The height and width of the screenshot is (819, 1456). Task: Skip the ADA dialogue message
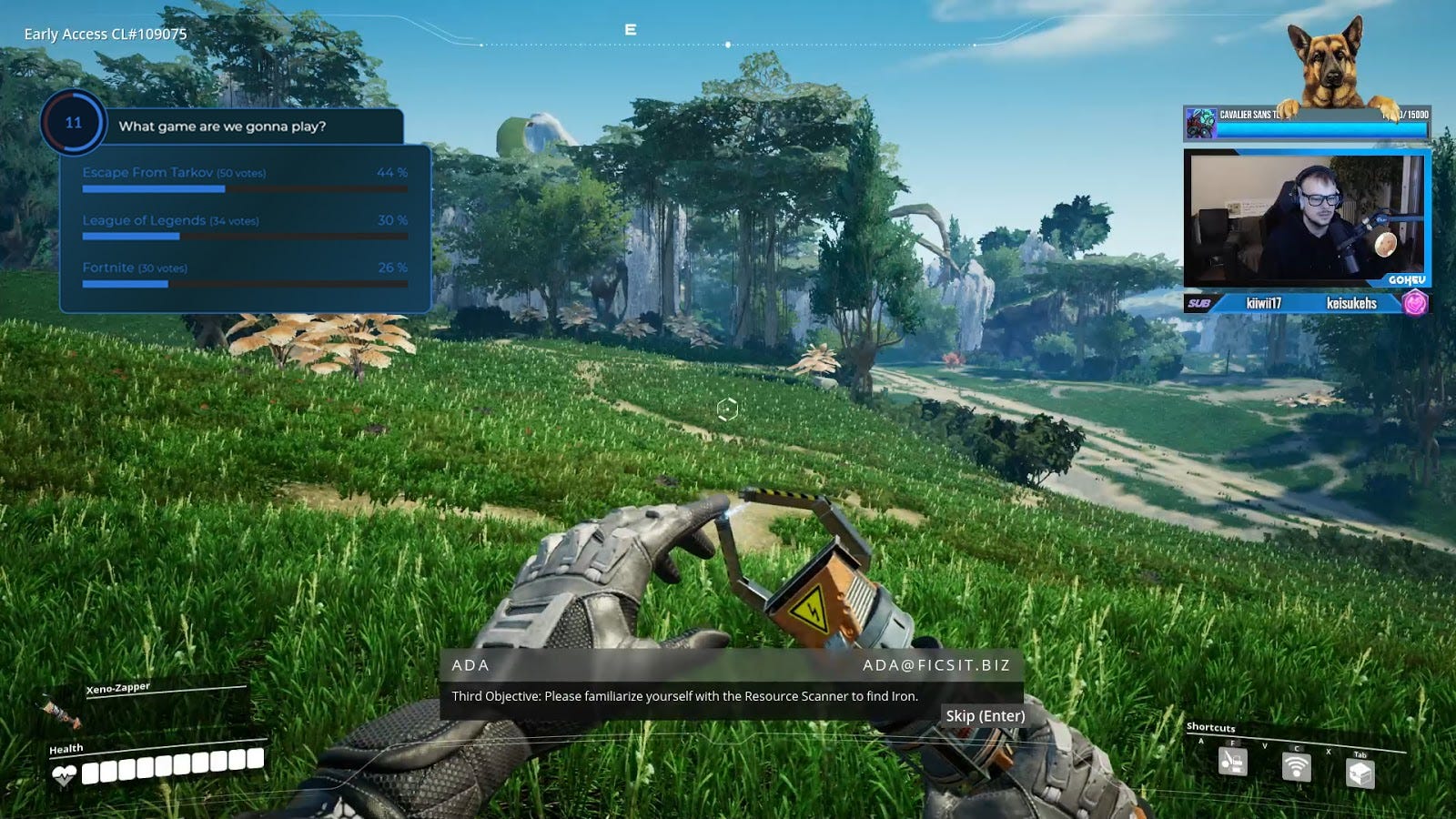985,716
